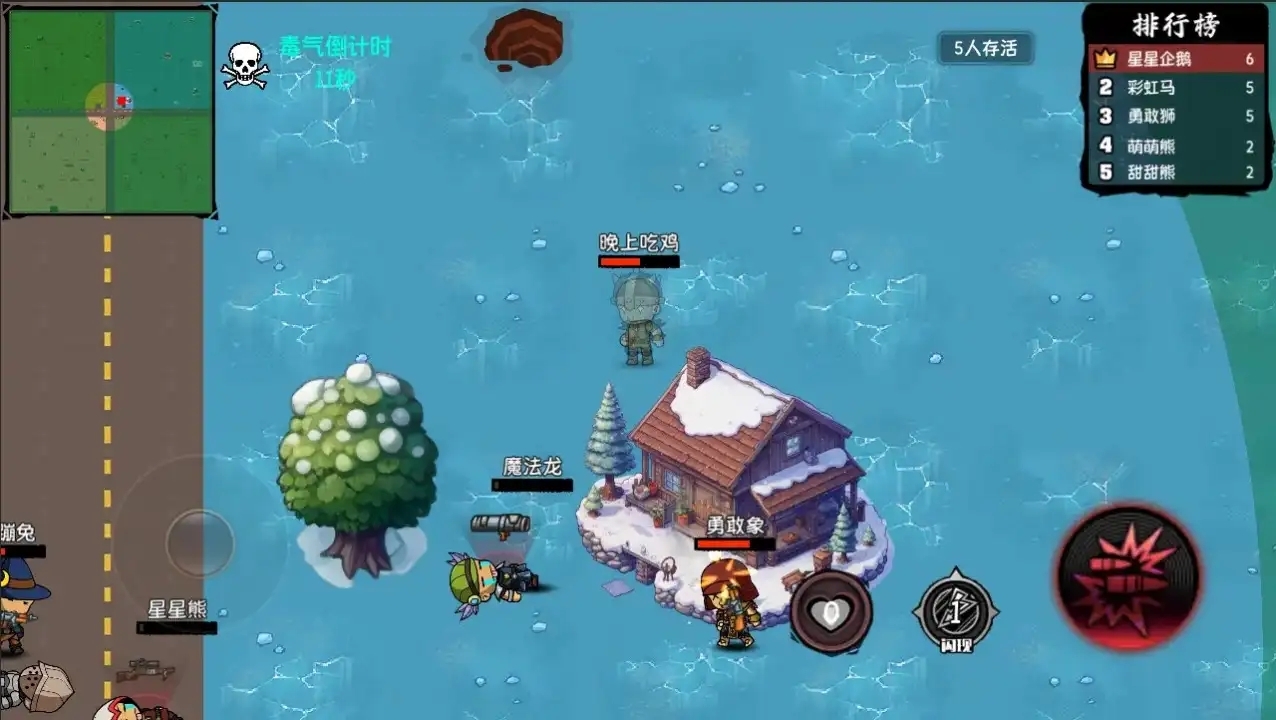The width and height of the screenshot is (1276, 720).
Task: Activate the 闪现 dodge skill
Action: click(955, 611)
